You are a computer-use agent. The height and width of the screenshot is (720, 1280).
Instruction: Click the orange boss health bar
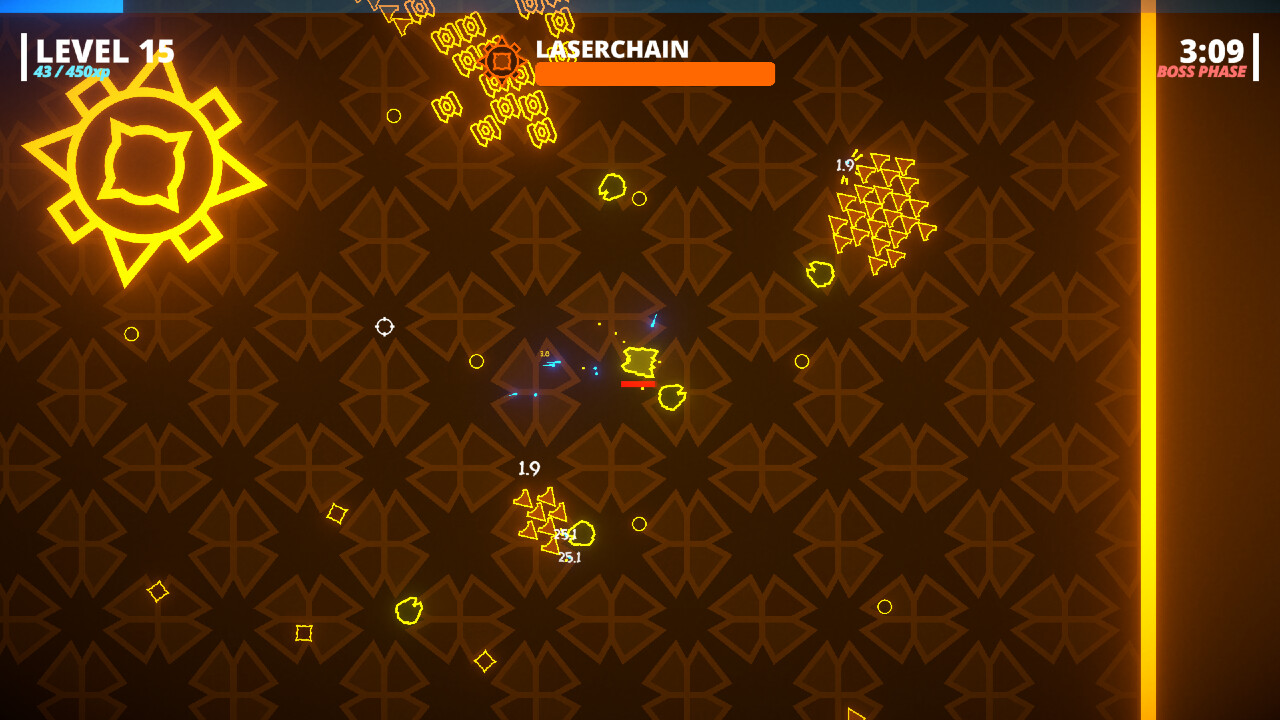click(x=655, y=73)
